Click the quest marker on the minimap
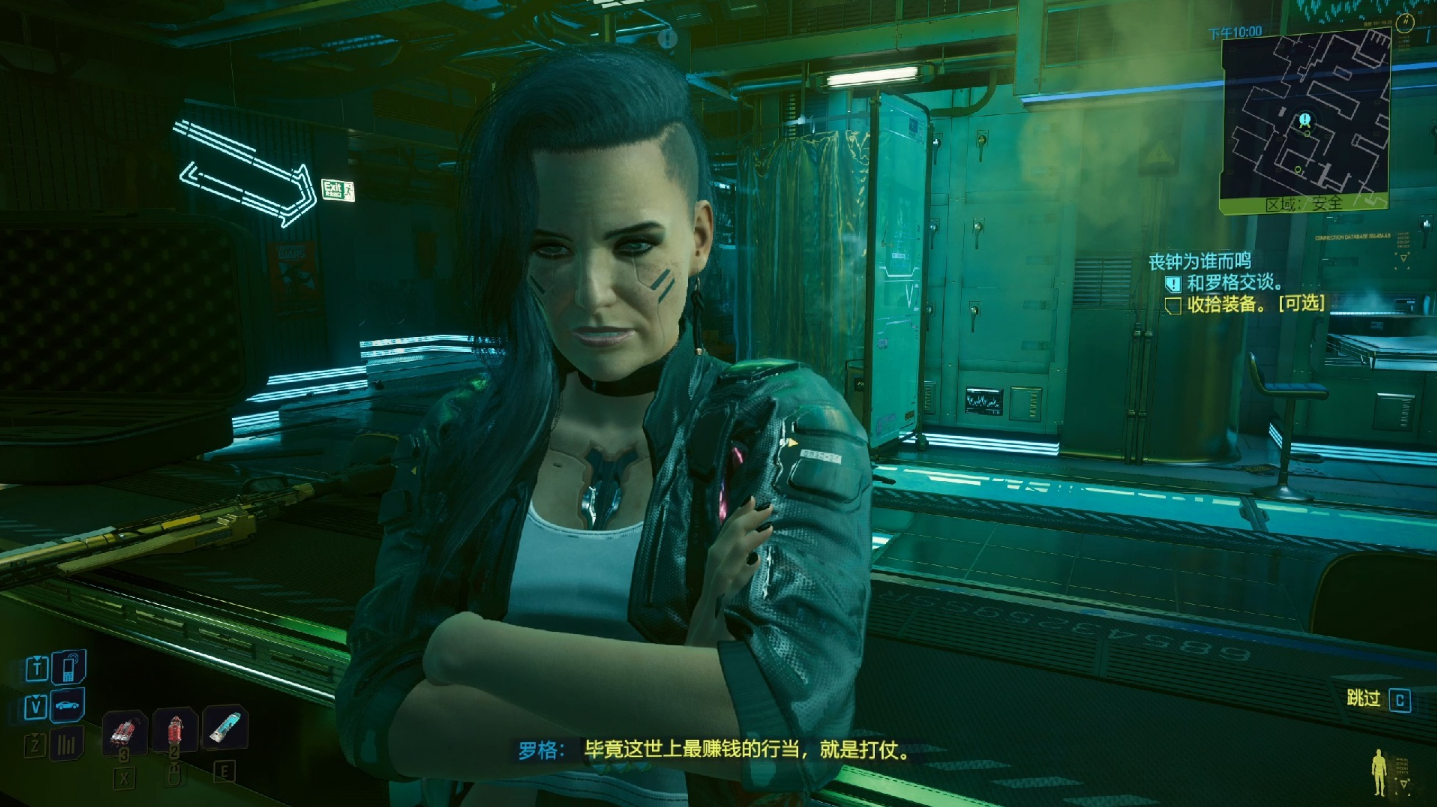This screenshot has width=1437, height=807. point(1304,122)
